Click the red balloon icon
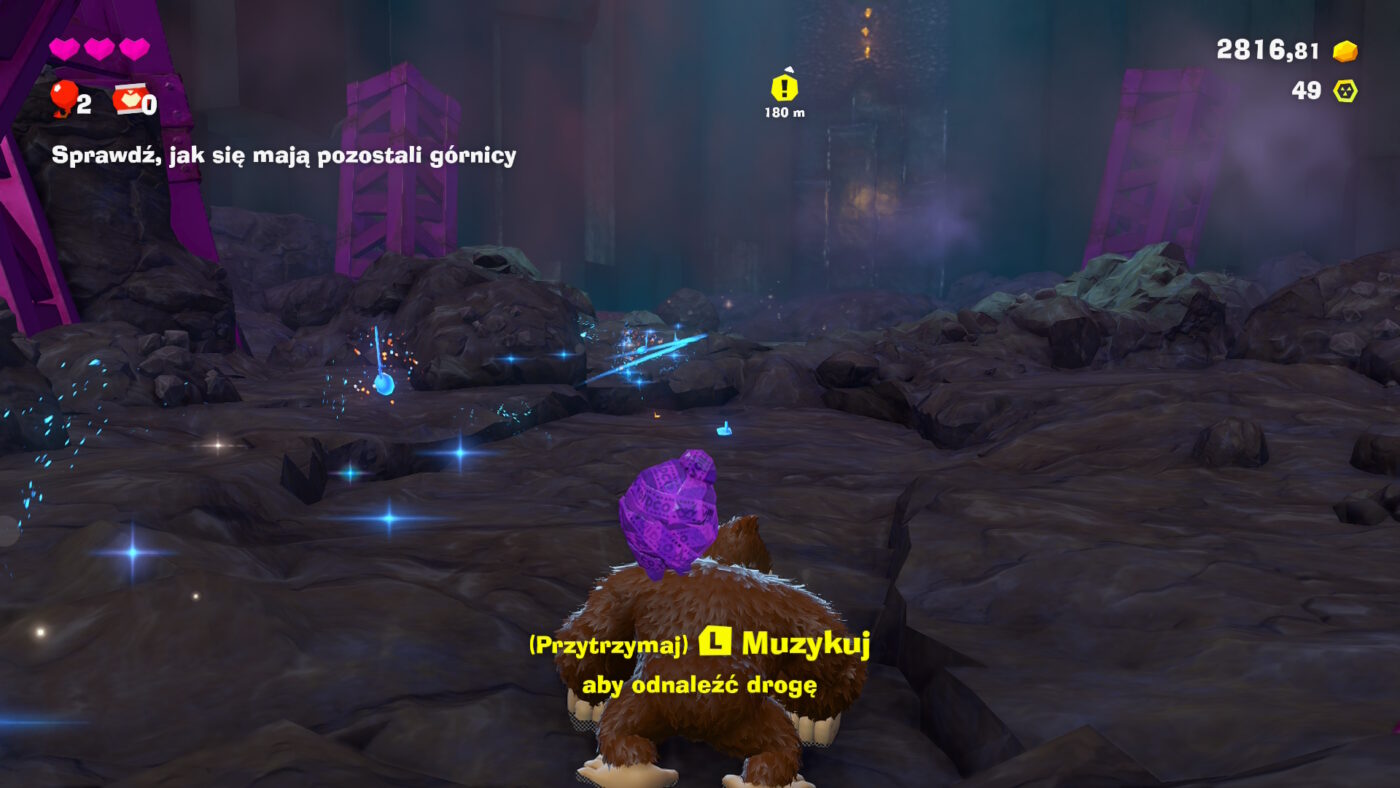 coord(64,98)
